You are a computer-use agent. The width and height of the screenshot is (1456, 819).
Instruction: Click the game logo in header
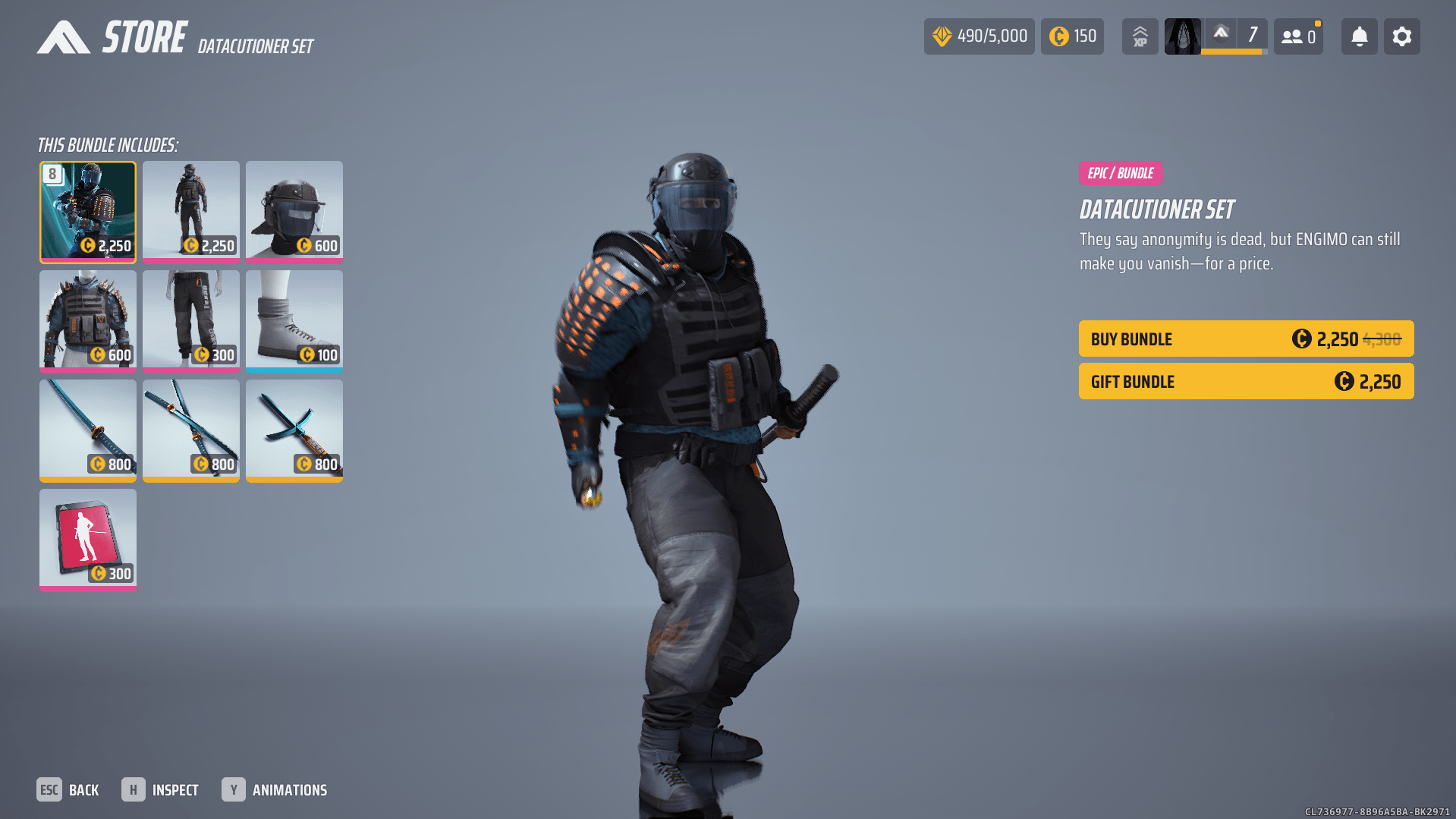(x=64, y=37)
